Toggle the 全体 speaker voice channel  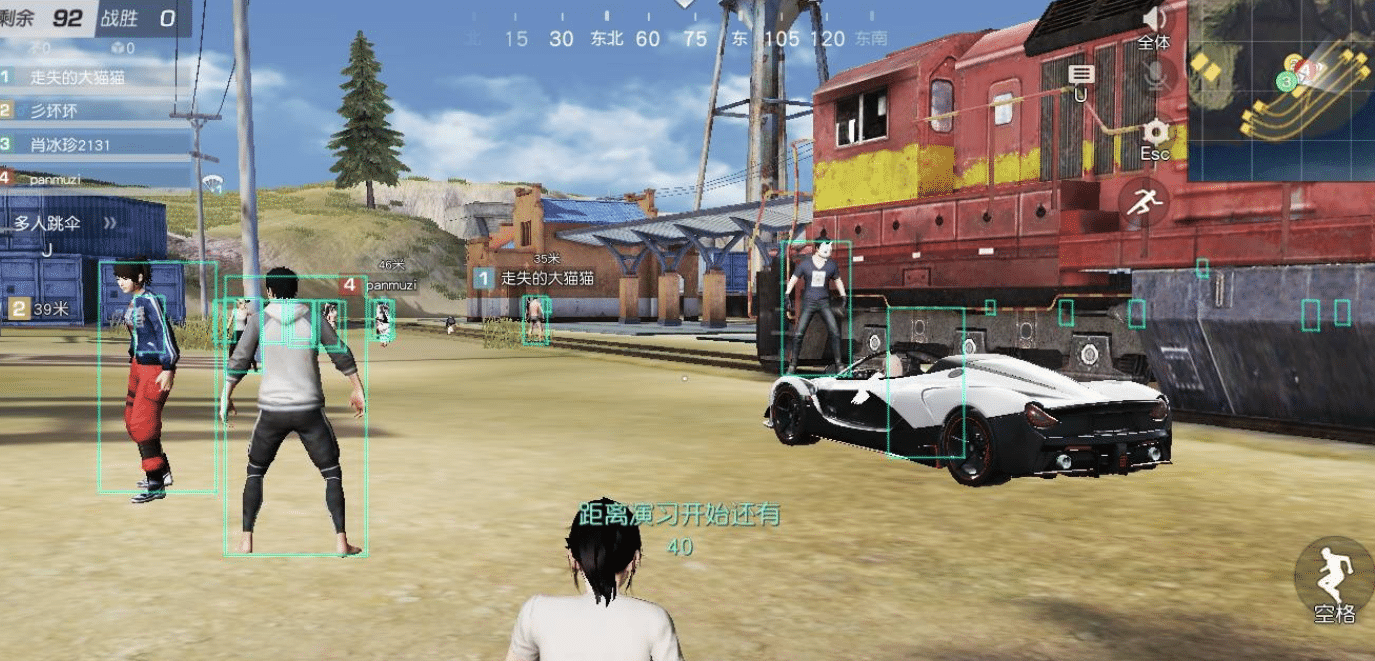pyautogui.click(x=1154, y=20)
